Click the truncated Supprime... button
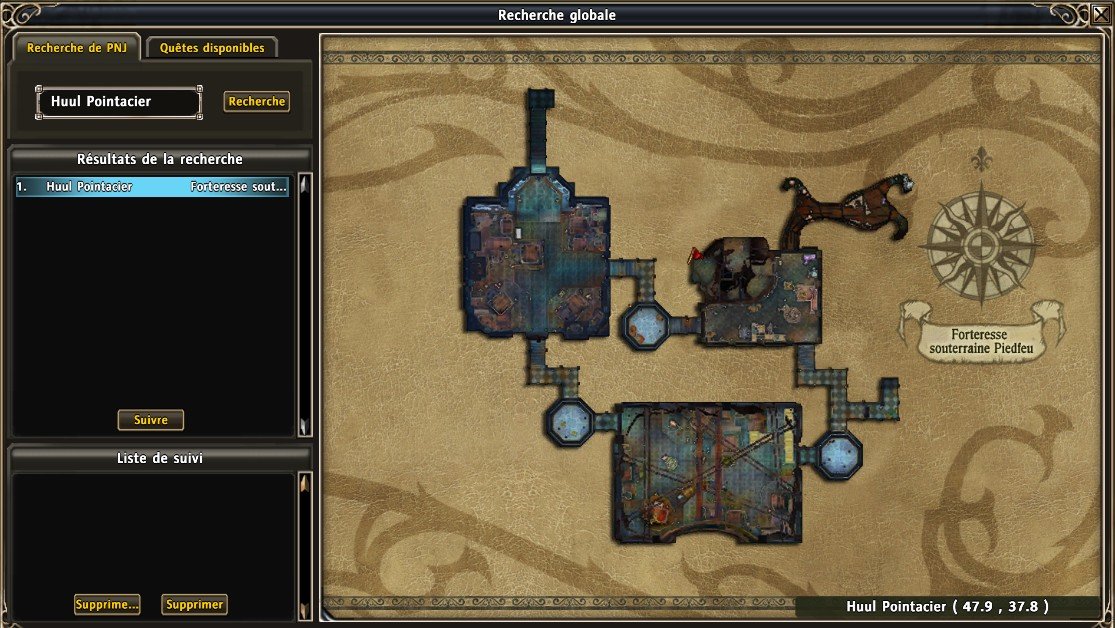1115x628 pixels. pyautogui.click(x=106, y=604)
